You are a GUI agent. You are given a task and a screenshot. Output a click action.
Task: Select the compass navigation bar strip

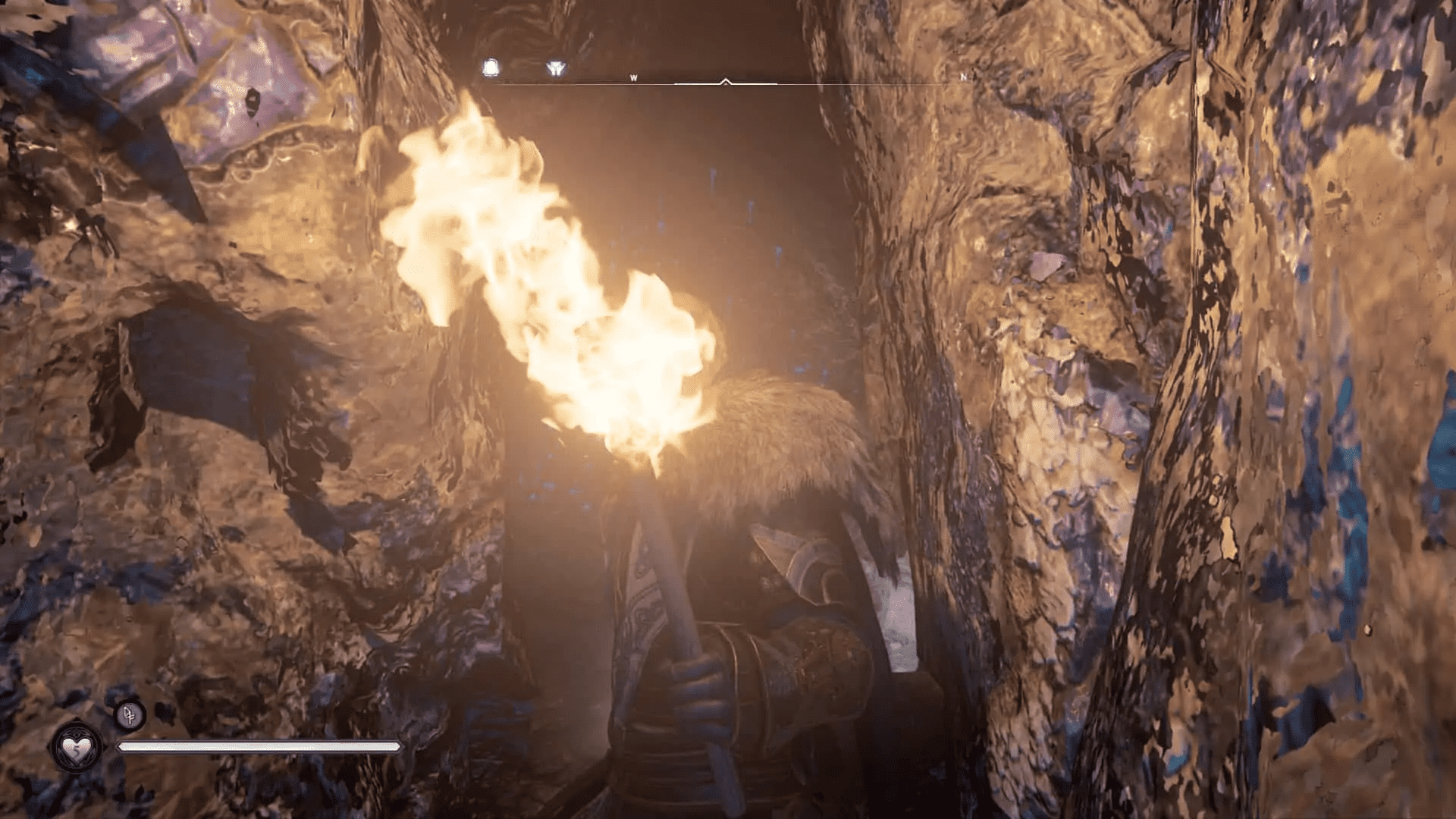coord(728,79)
